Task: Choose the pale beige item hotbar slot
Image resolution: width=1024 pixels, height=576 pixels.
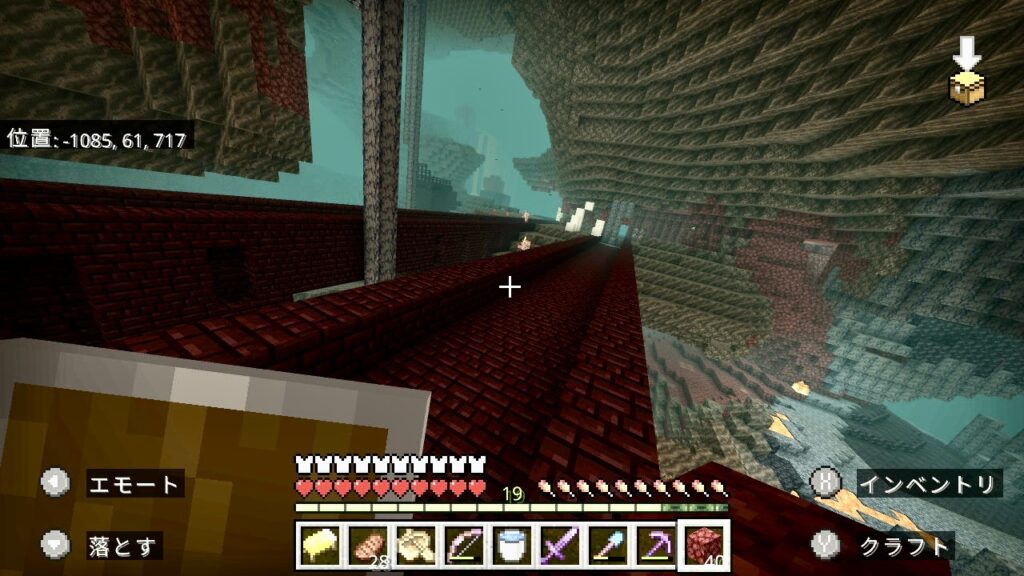Action: pyautogui.click(x=416, y=545)
